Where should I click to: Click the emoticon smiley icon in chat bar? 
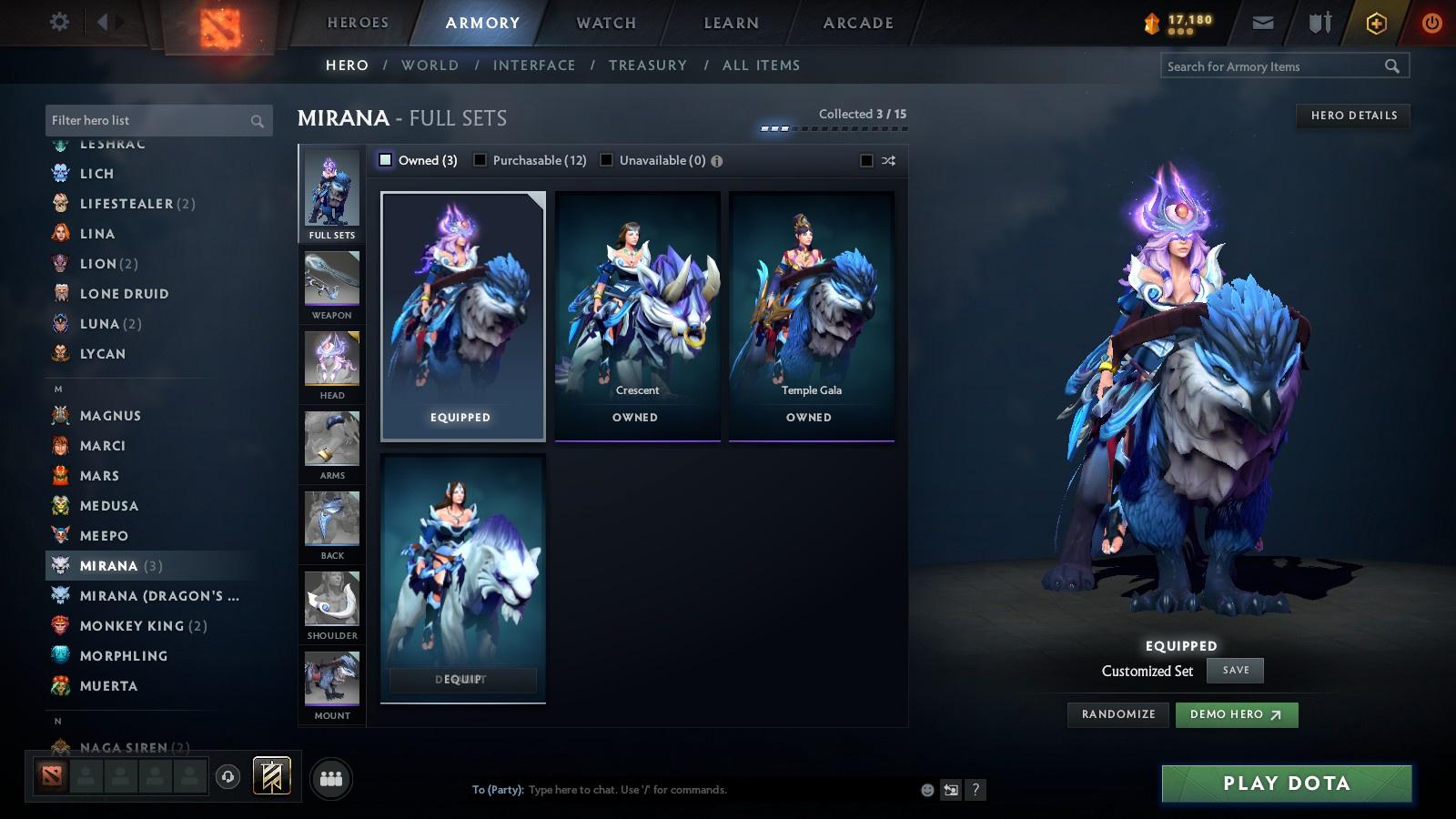point(925,790)
